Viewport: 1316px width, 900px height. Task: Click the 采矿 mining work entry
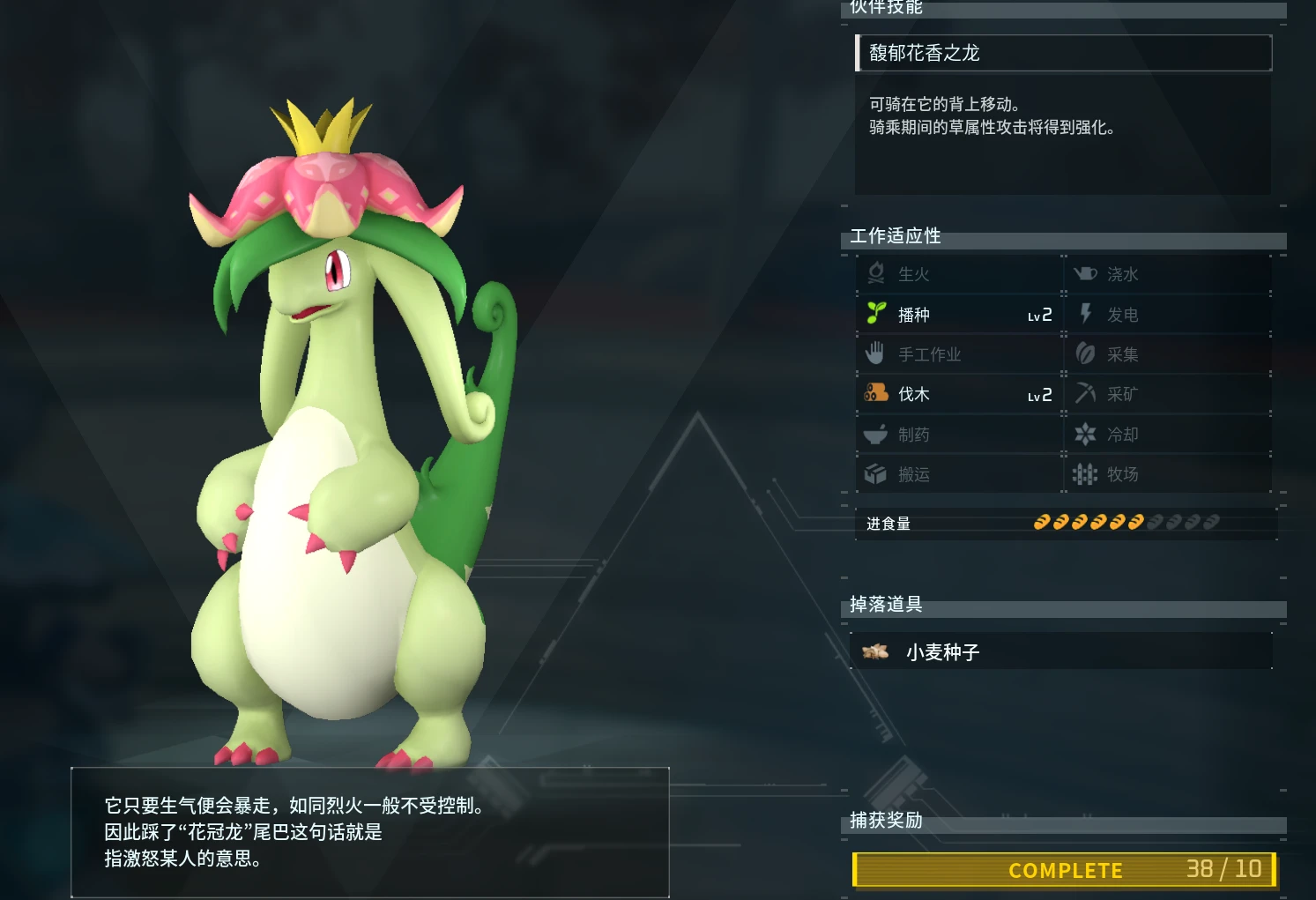coord(1167,394)
